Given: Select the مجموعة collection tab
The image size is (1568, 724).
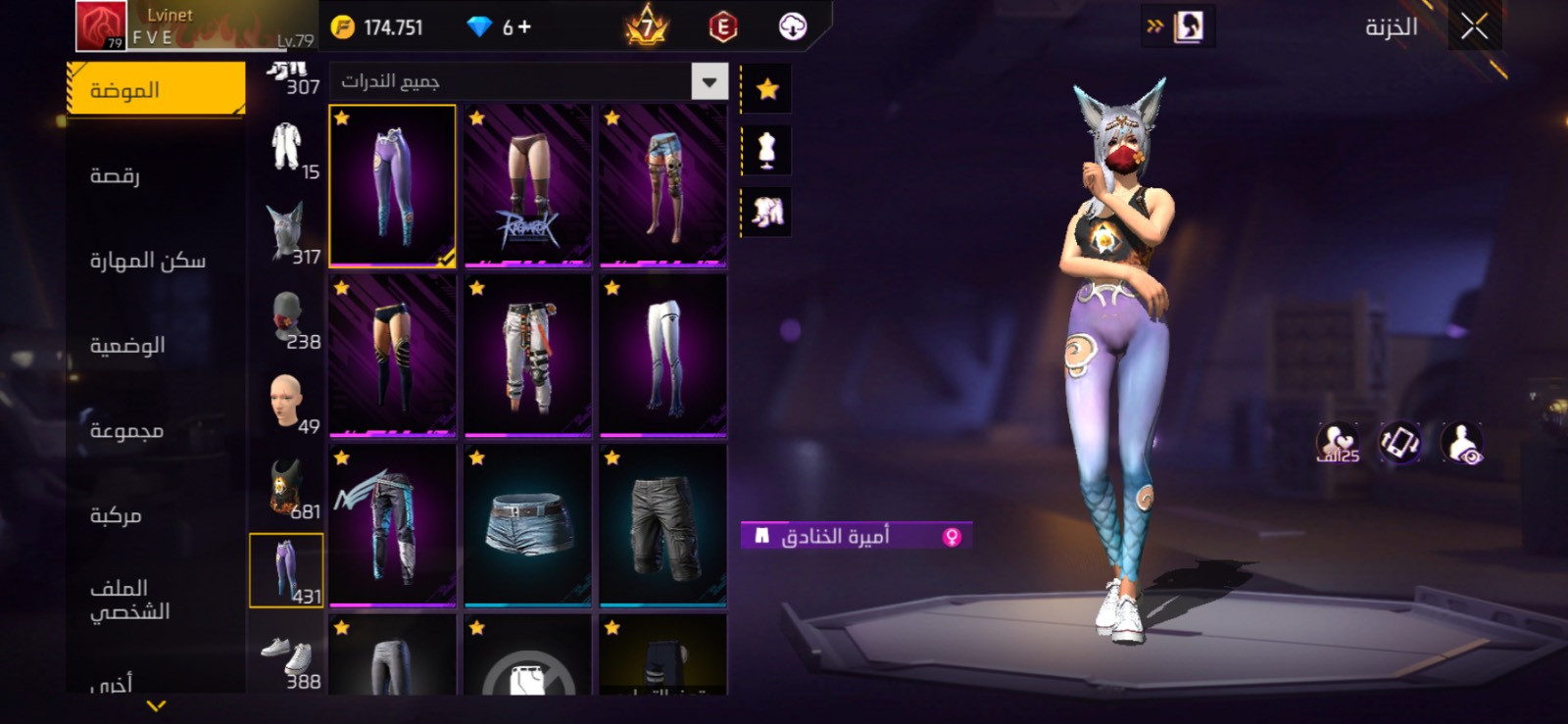Looking at the screenshot, I should coord(127,430).
